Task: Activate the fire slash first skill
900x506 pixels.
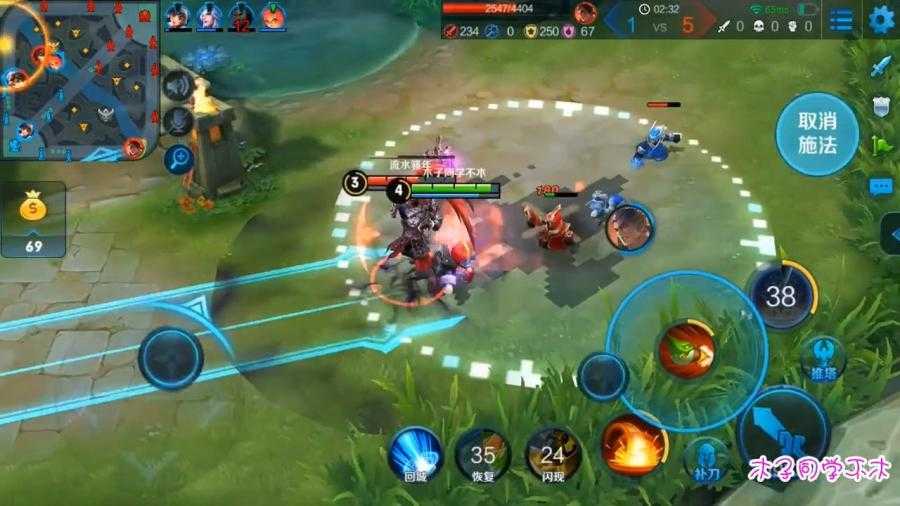Action: tap(634, 445)
